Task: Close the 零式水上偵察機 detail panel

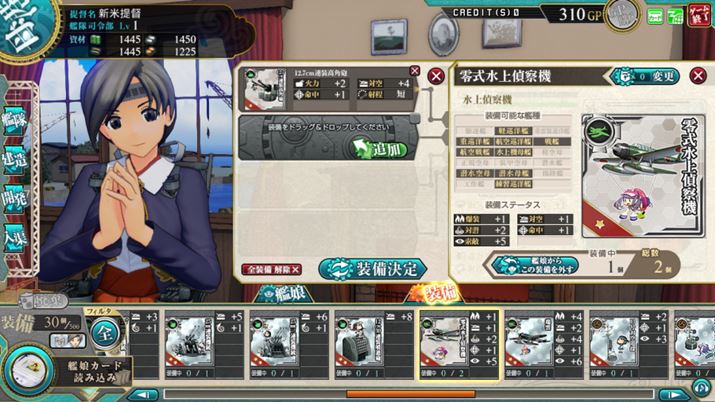Action: [698, 77]
